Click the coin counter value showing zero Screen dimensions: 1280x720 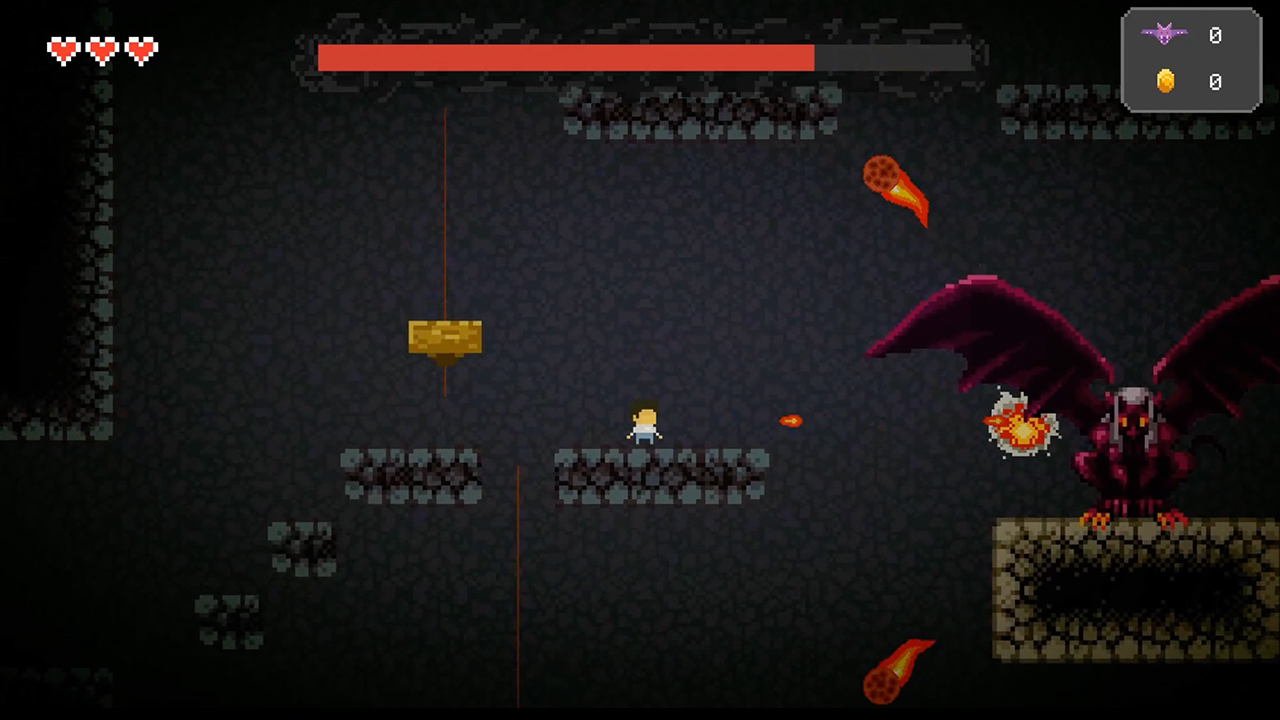click(x=1216, y=82)
